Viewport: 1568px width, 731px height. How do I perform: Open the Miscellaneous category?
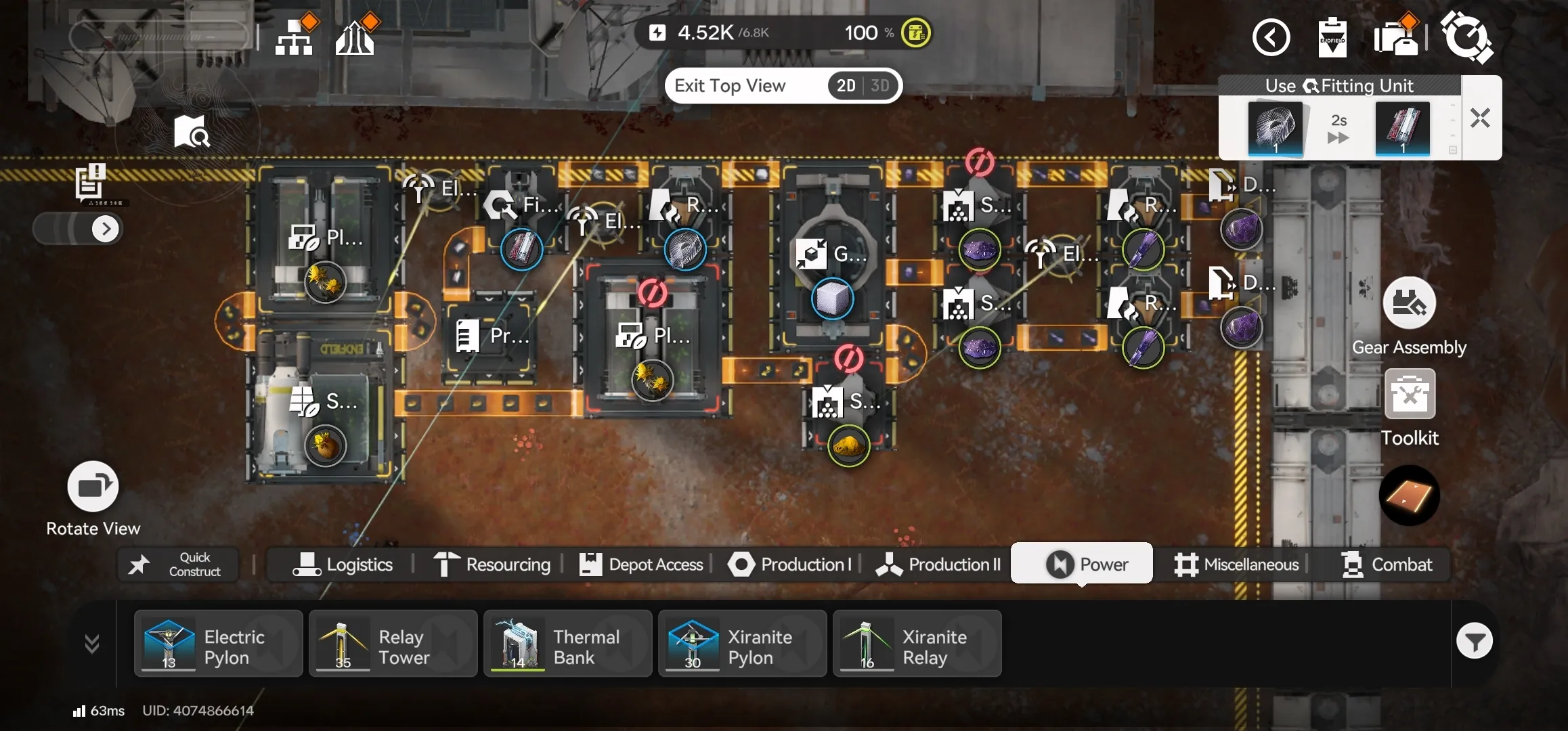(1236, 564)
